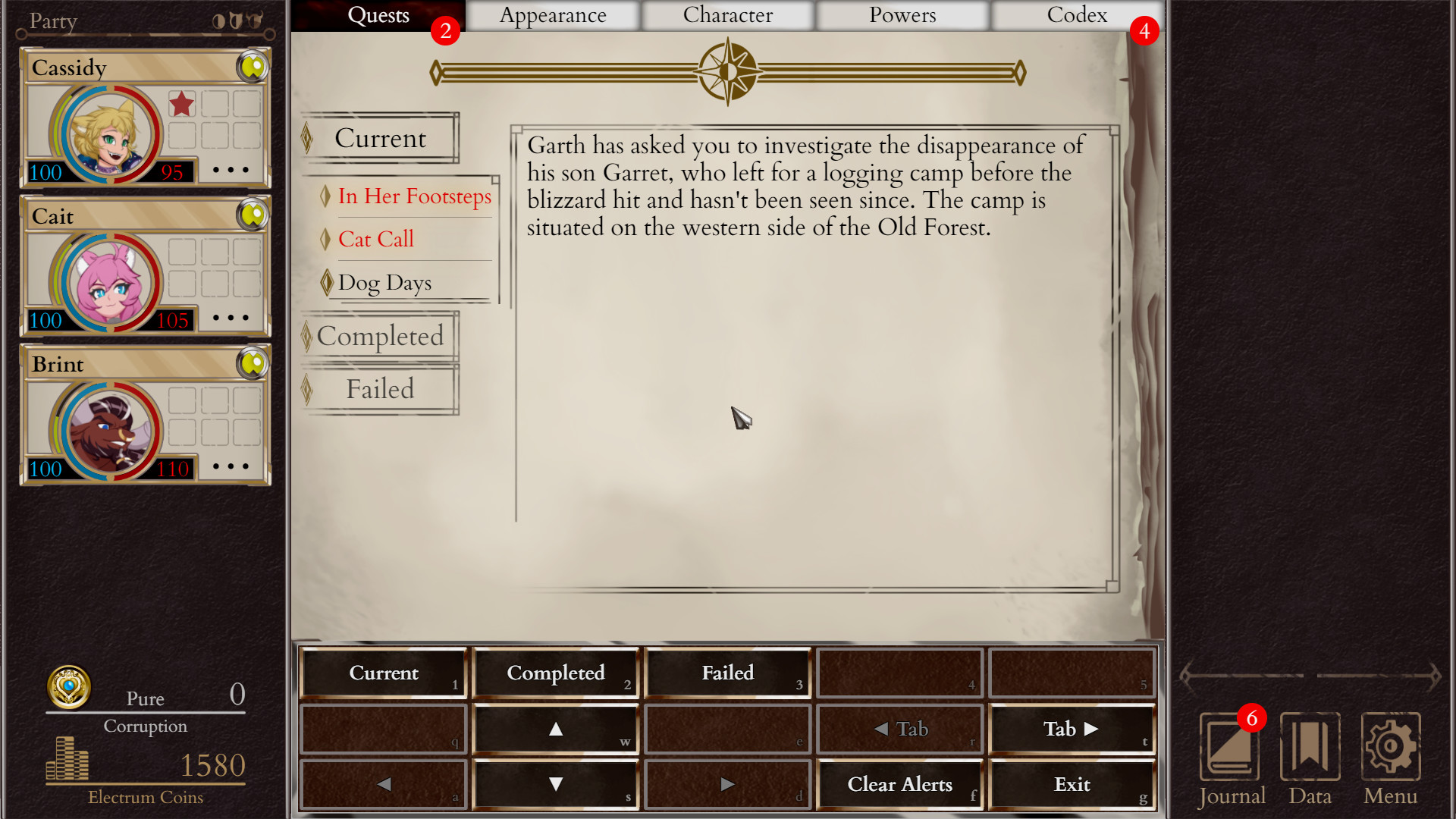
Task: Open the Dog Days quest entry
Action: tap(384, 283)
